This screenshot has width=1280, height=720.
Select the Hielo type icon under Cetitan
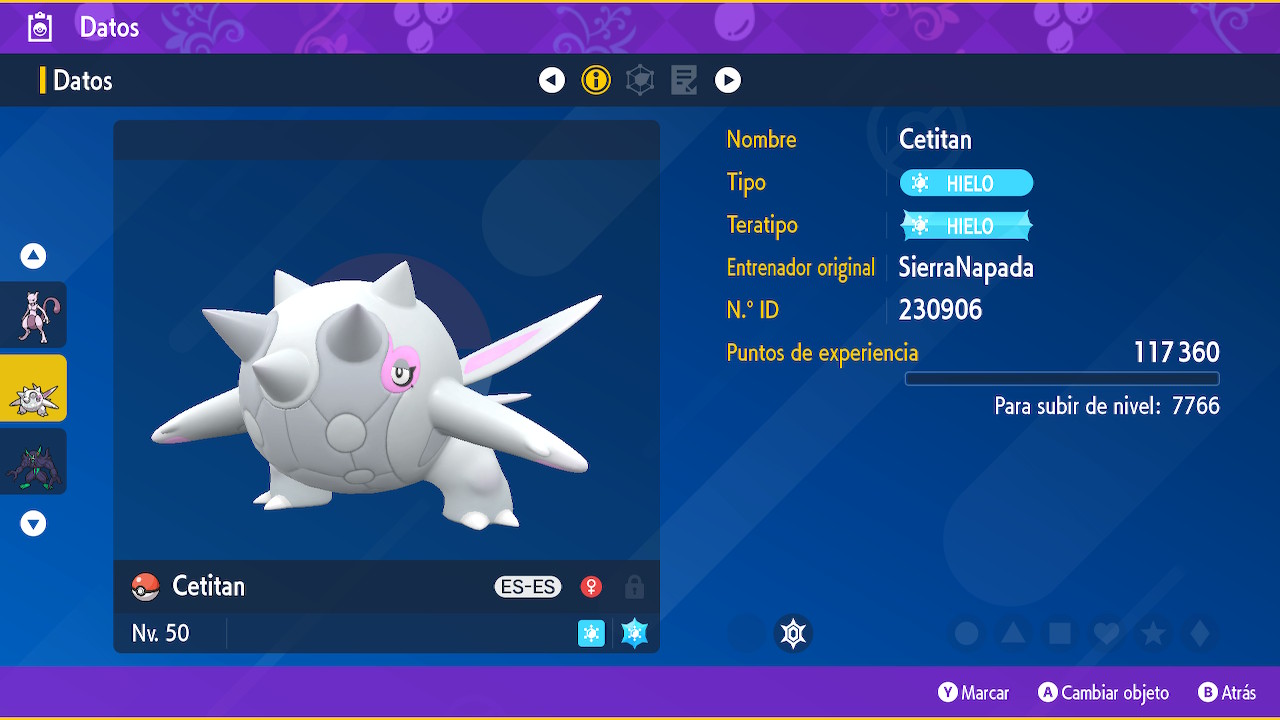[591, 633]
